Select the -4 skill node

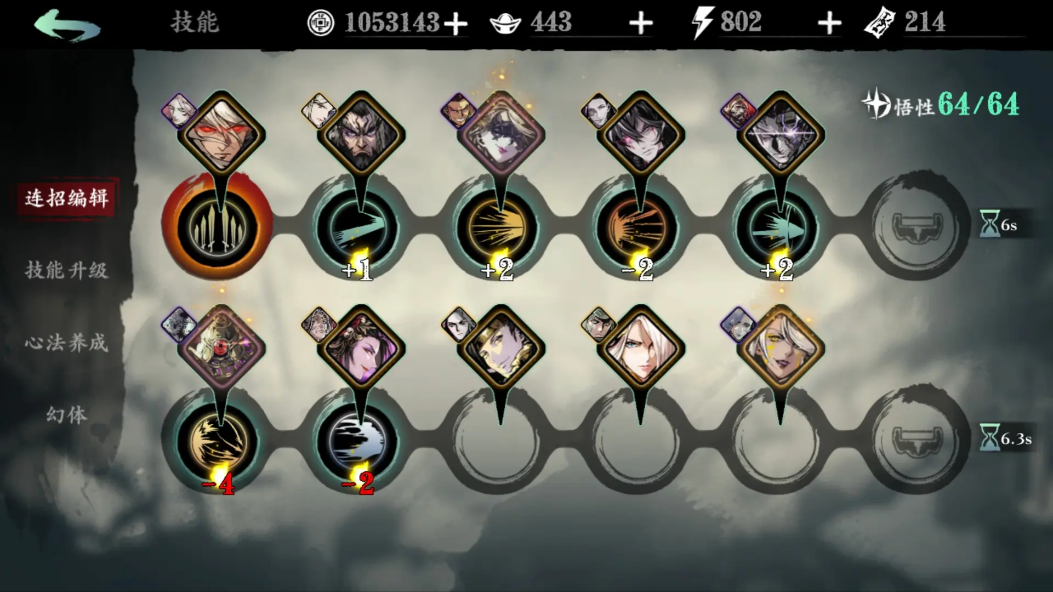pyautogui.click(x=220, y=441)
